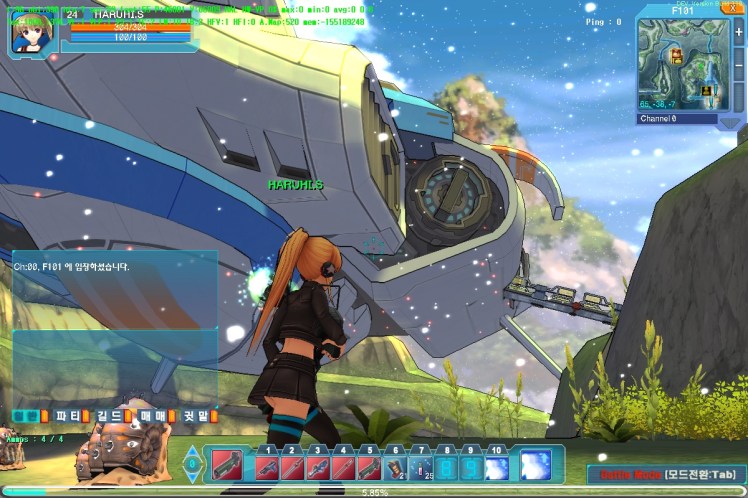Switch to the 파티 chat tab
Viewport: 748px width, 498px height.
click(x=68, y=416)
